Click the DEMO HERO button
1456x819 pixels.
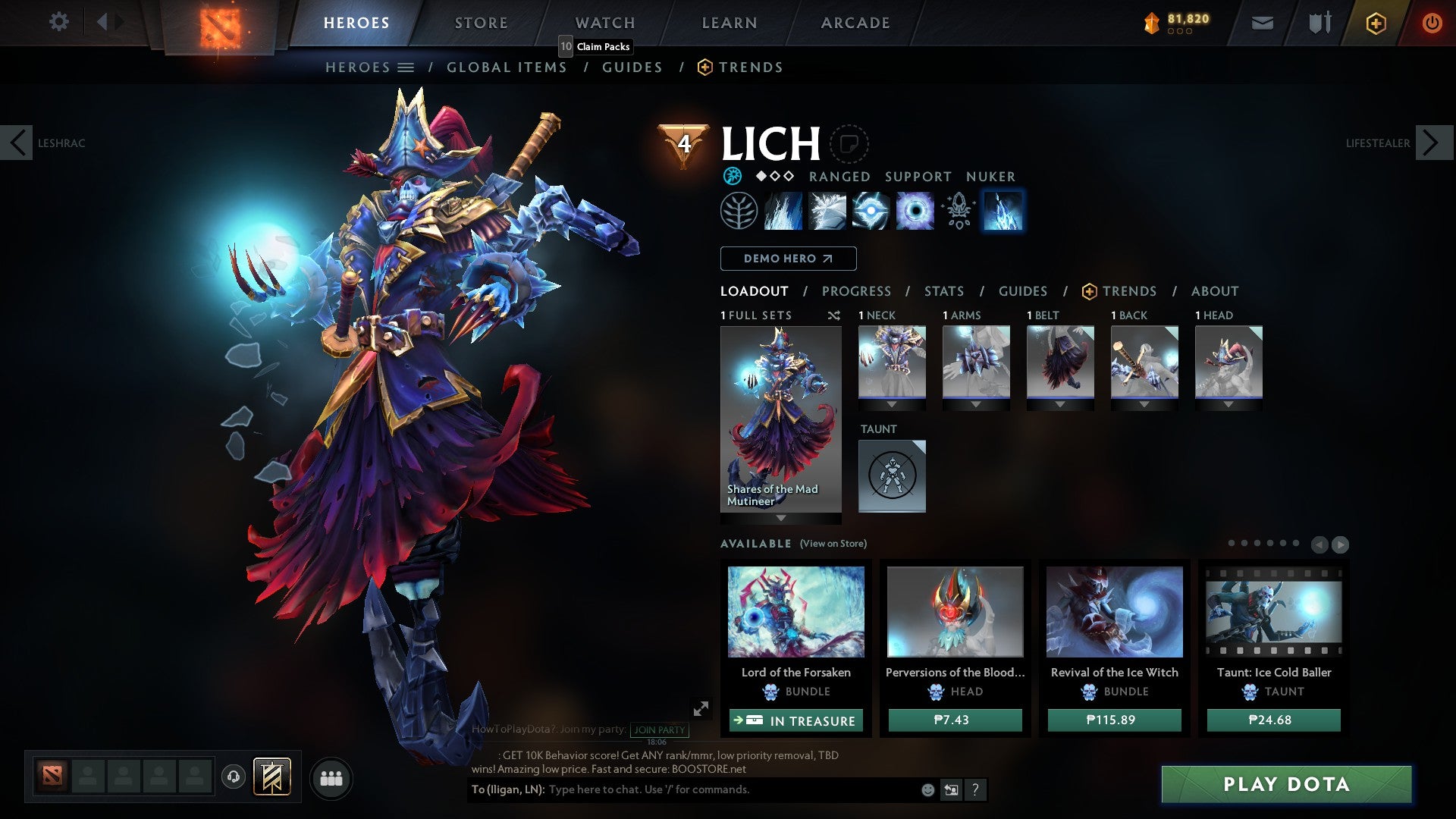(788, 259)
